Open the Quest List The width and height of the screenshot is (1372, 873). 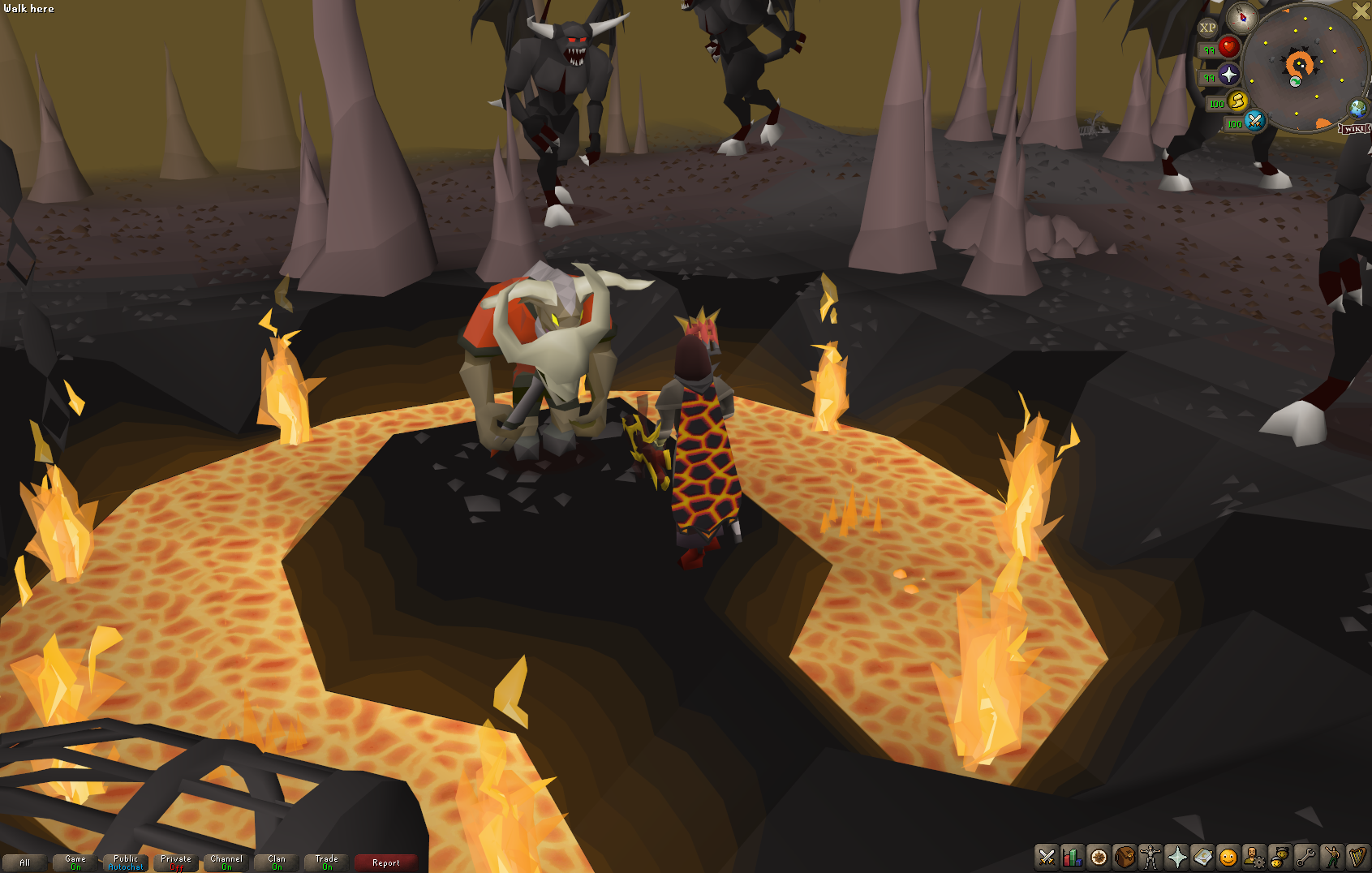[x=1097, y=858]
